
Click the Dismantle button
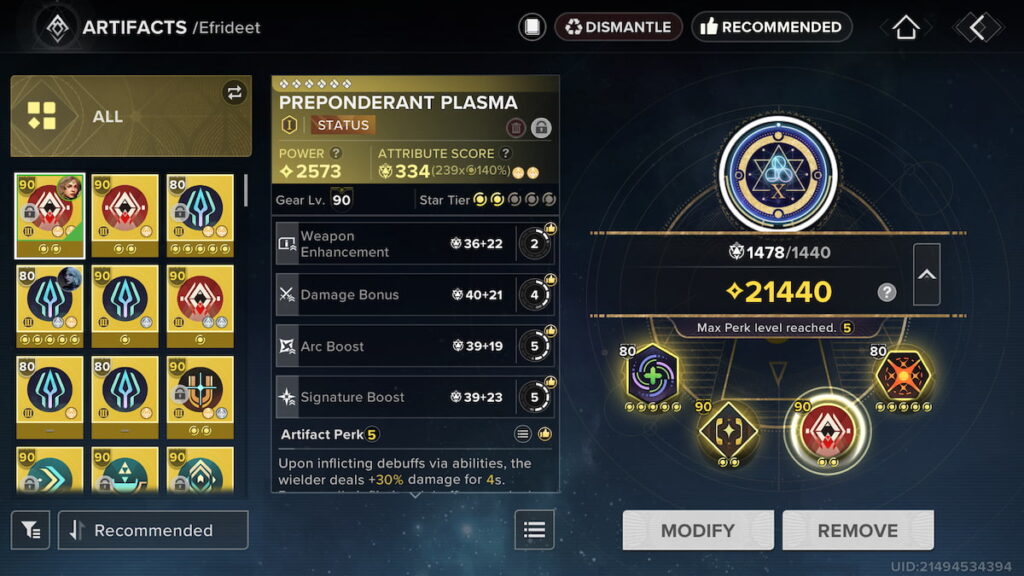pos(618,27)
